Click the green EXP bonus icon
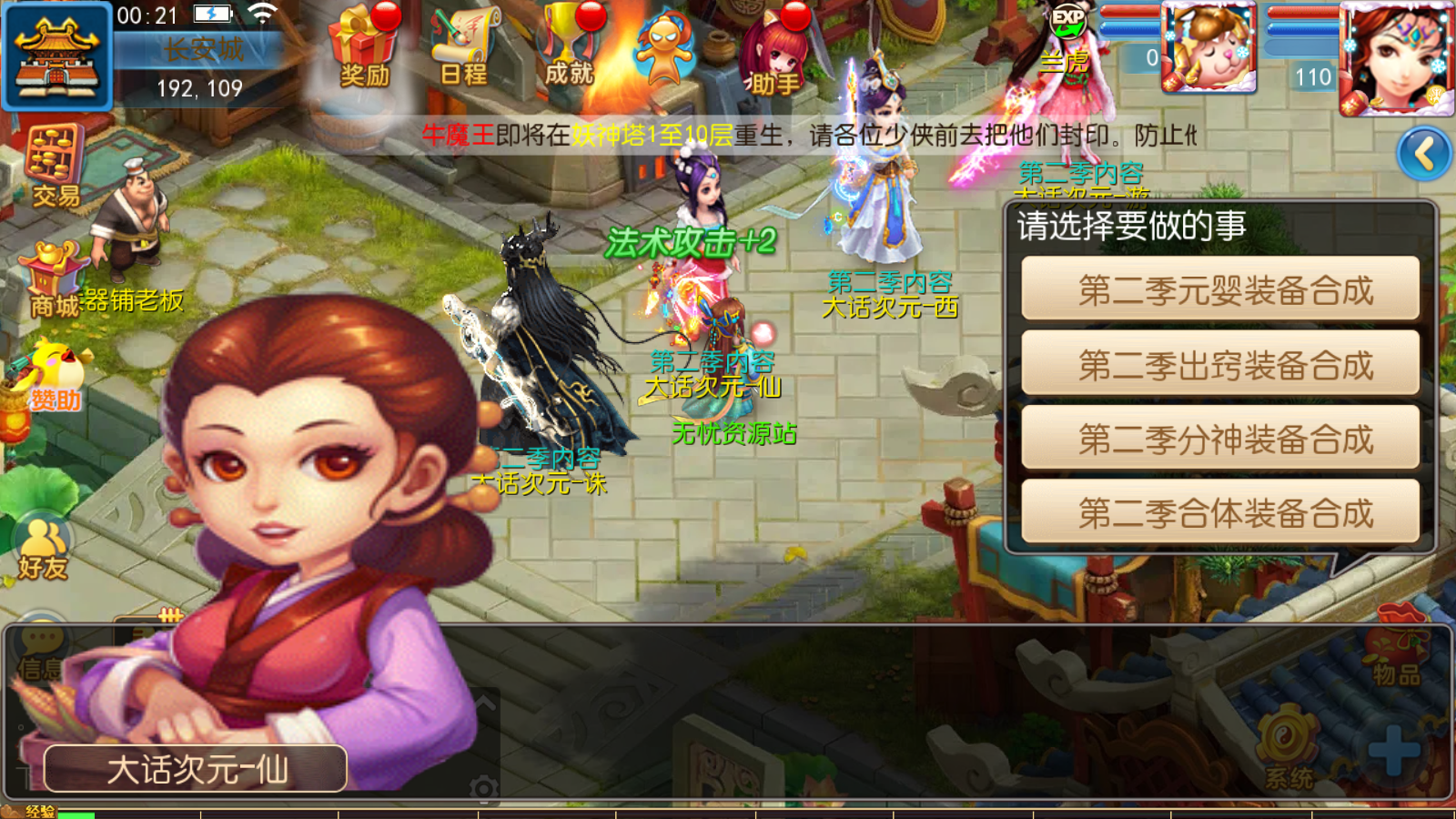 coord(1067,20)
